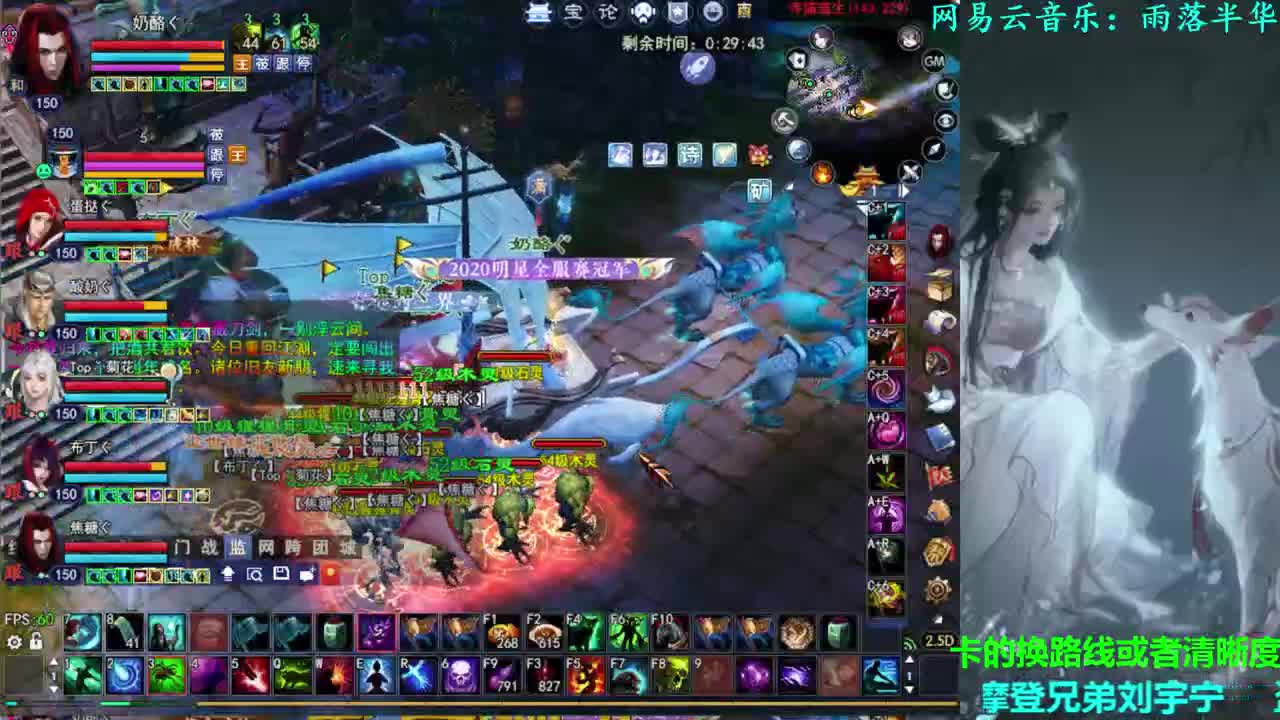
Task: Open the chat channel bubble selector
Action: coord(305,575)
